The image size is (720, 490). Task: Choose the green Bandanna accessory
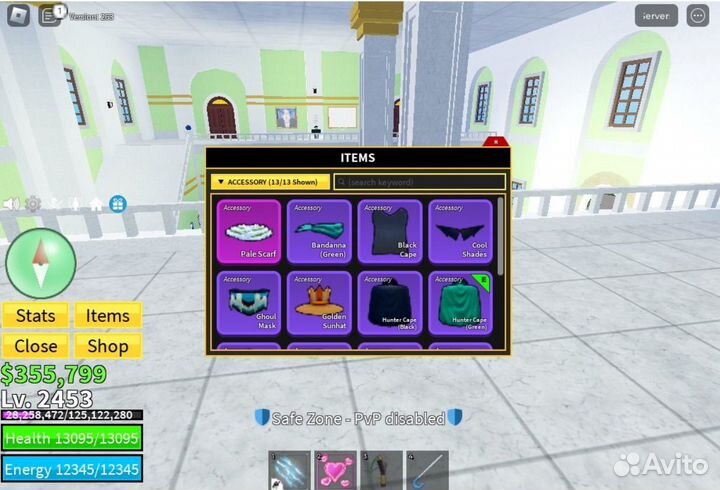tap(319, 232)
